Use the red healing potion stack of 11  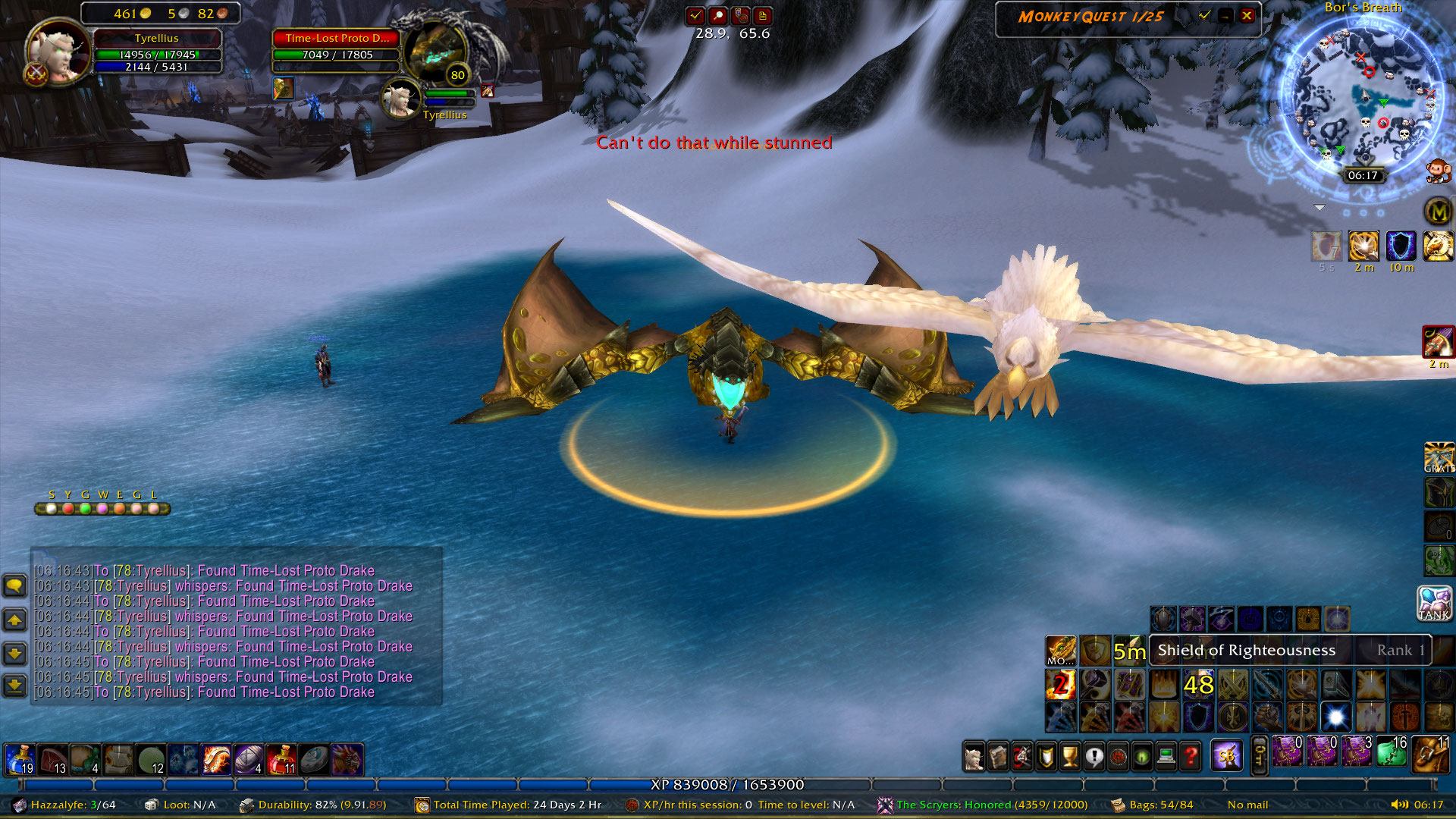[x=281, y=759]
